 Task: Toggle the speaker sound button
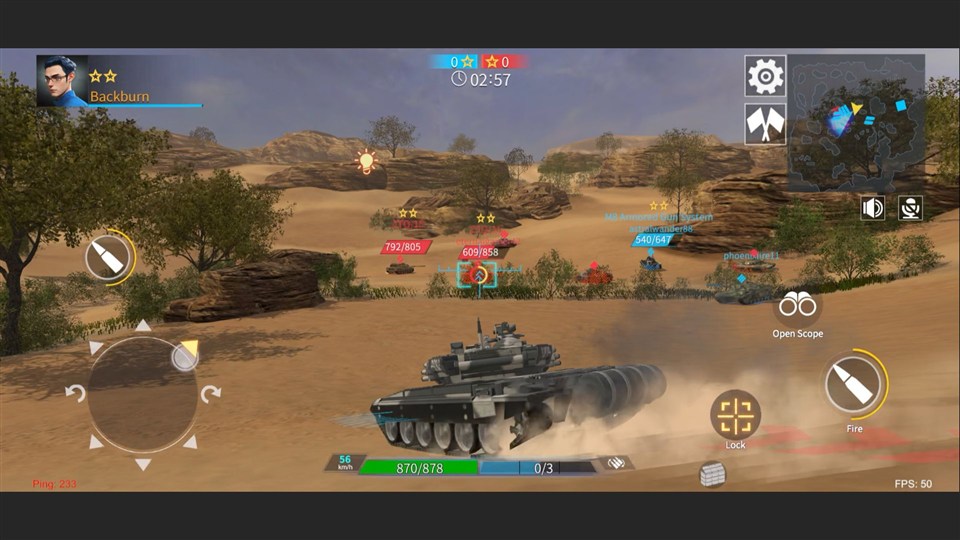pos(873,208)
